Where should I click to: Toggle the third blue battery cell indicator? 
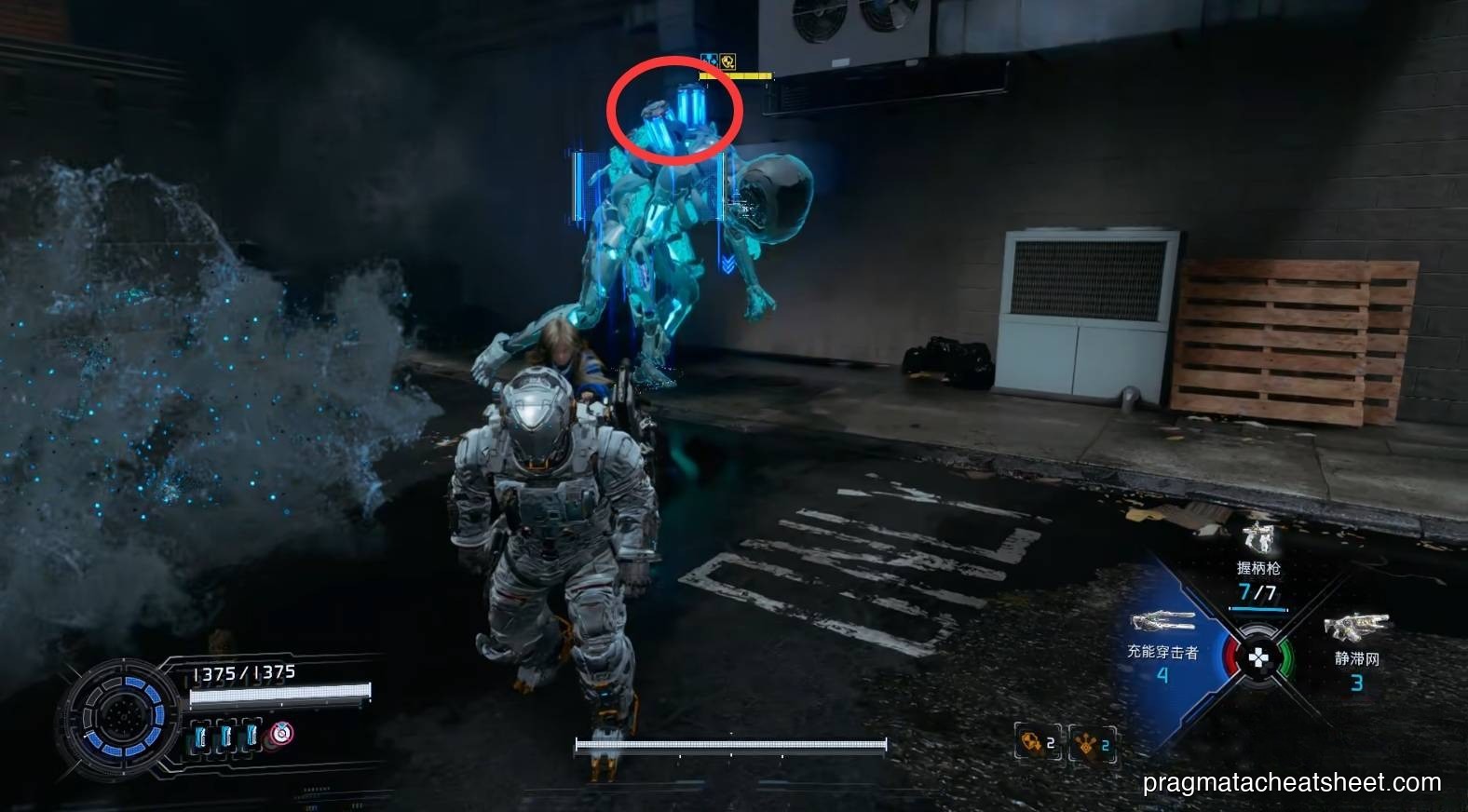coord(251,736)
